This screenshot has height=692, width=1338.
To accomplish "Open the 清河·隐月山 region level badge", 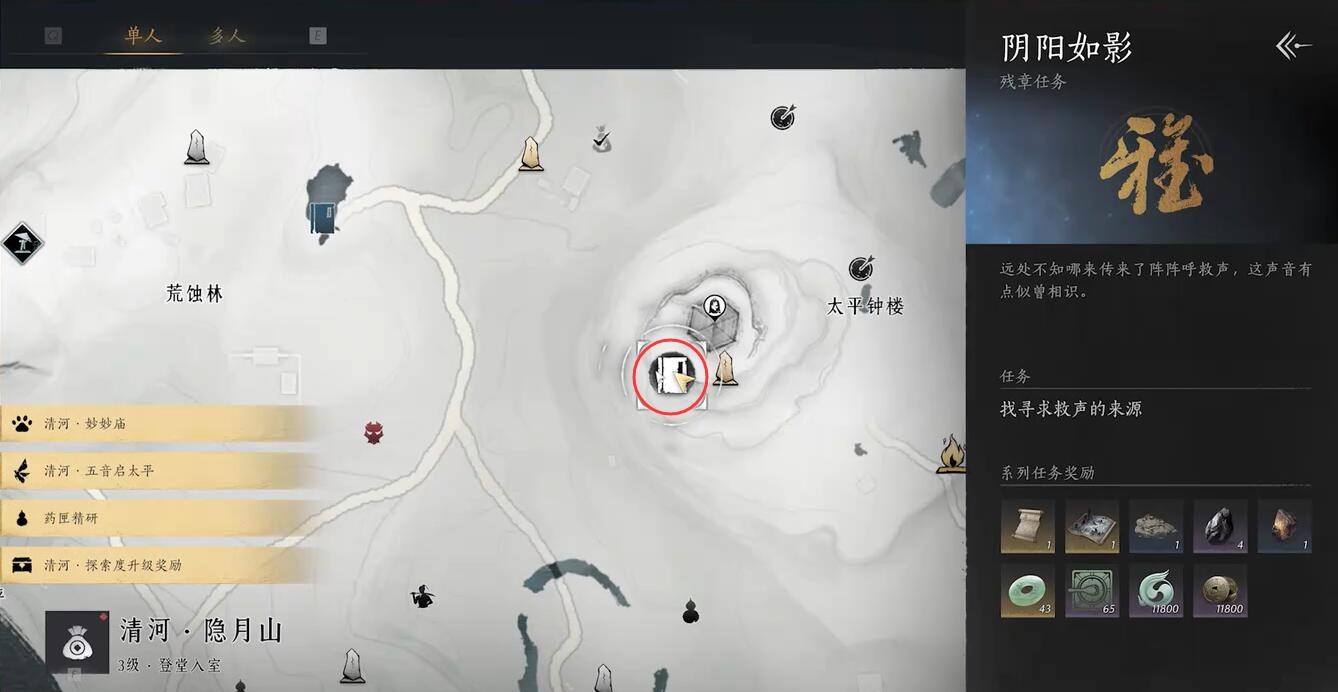I will (77, 641).
